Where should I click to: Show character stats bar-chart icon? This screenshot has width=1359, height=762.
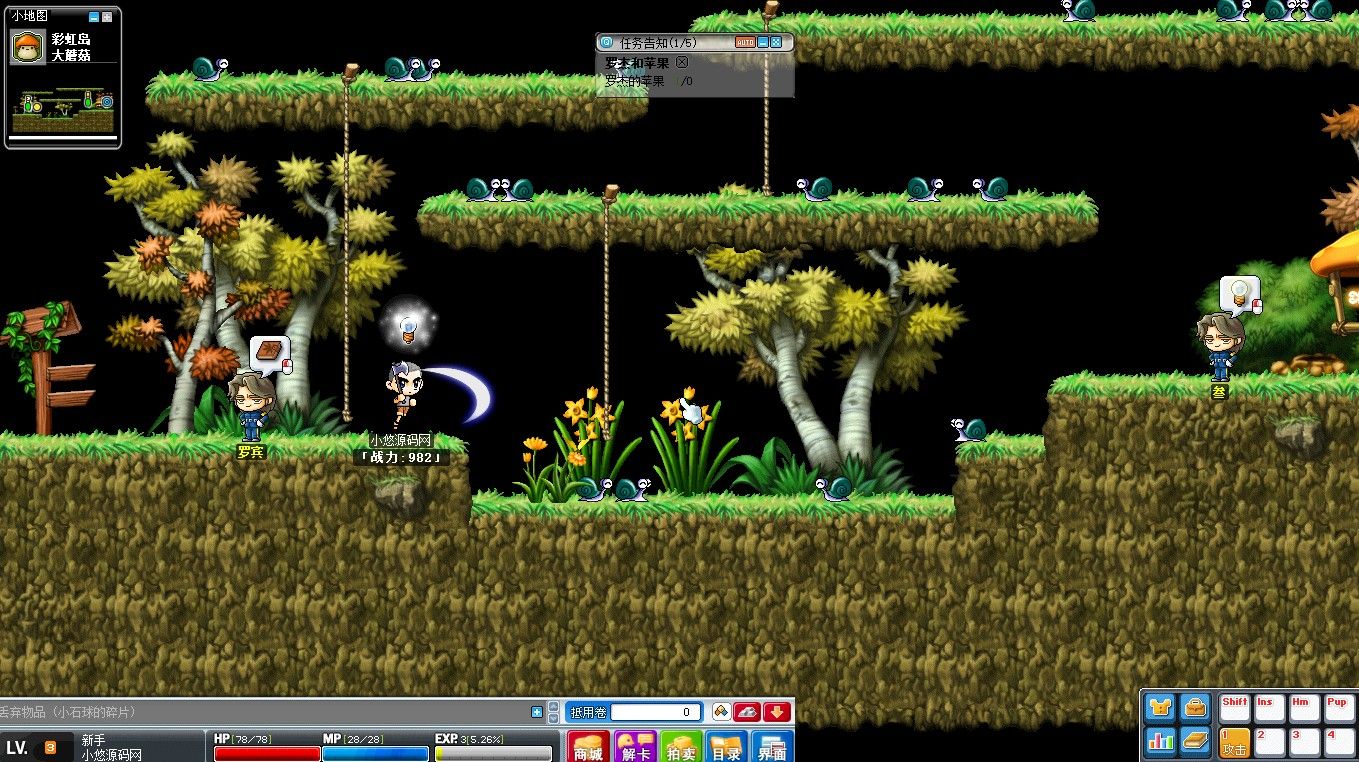tap(1160, 741)
